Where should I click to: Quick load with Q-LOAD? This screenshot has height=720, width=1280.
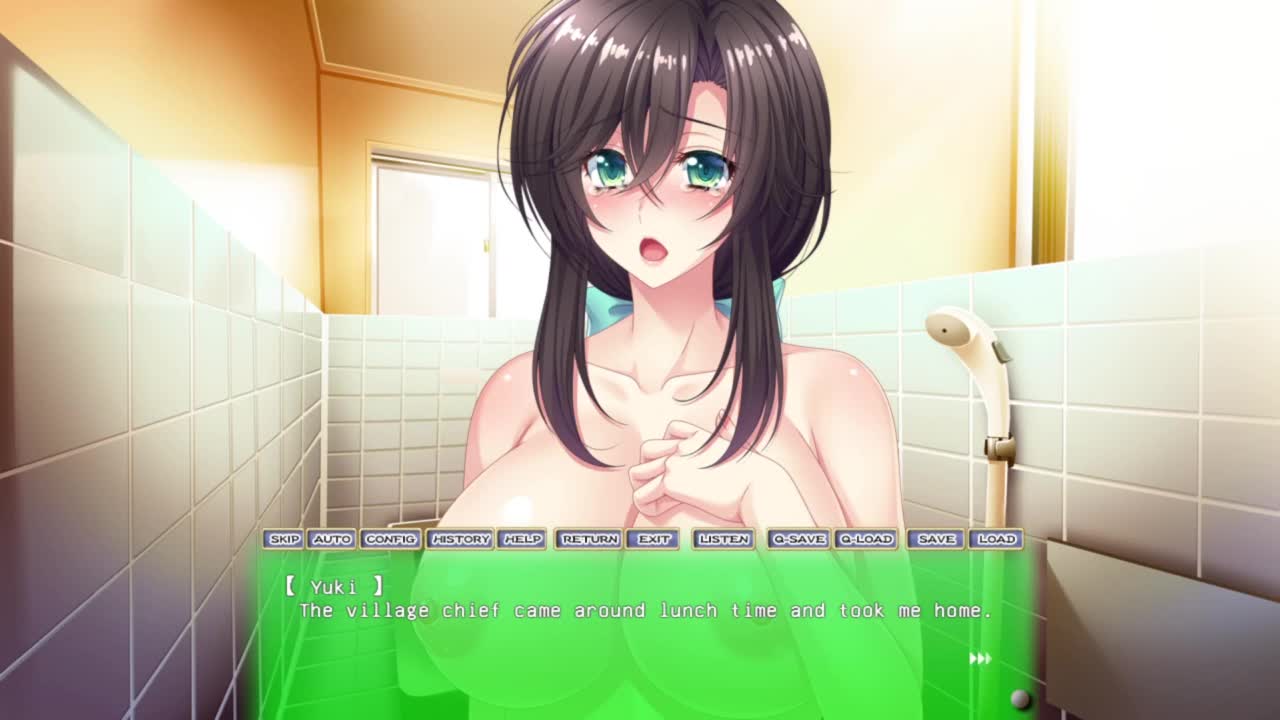(865, 539)
